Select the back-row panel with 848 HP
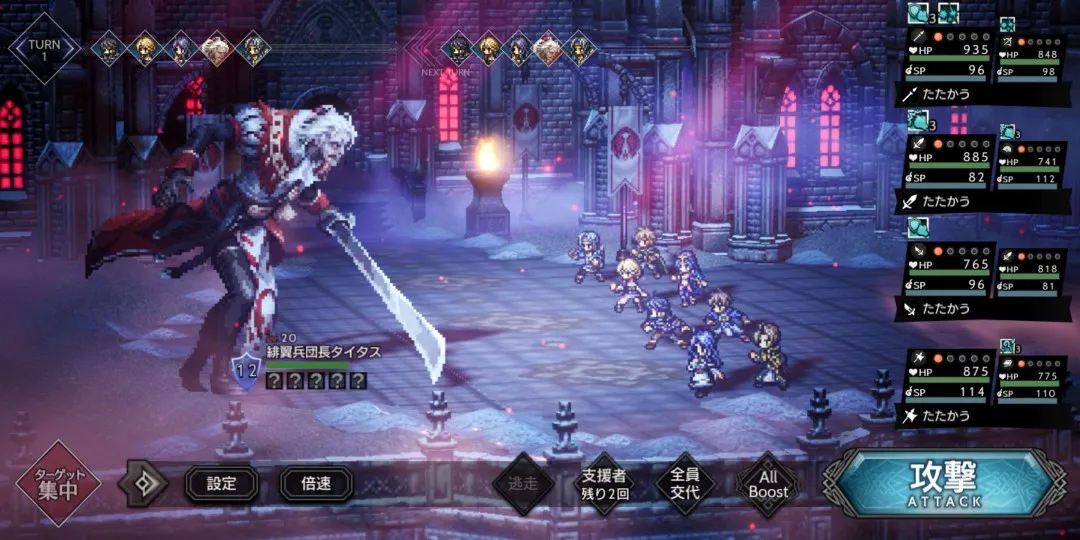Image resolution: width=1080 pixels, height=540 pixels. tap(1031, 62)
